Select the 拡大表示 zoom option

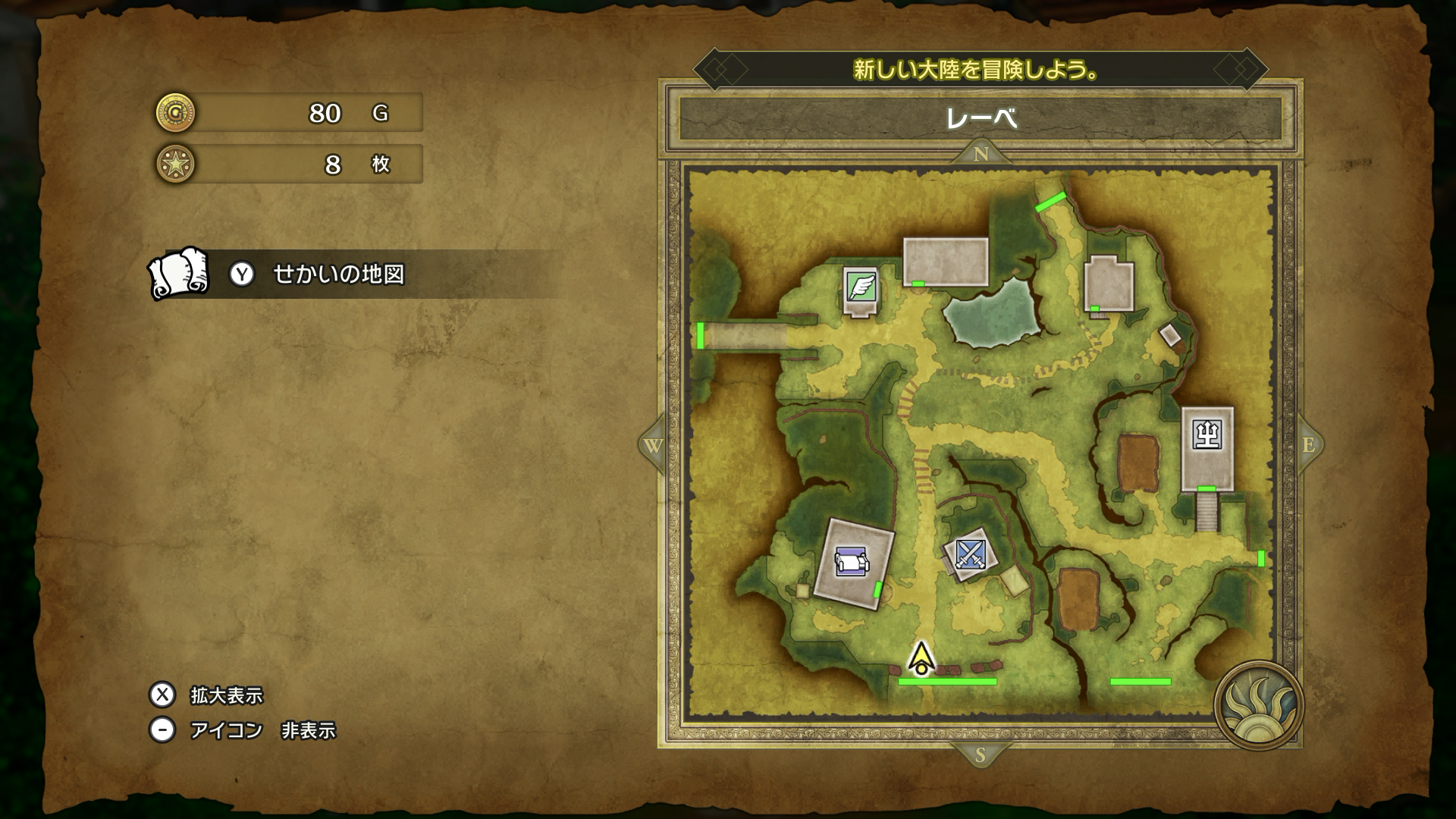point(226,695)
